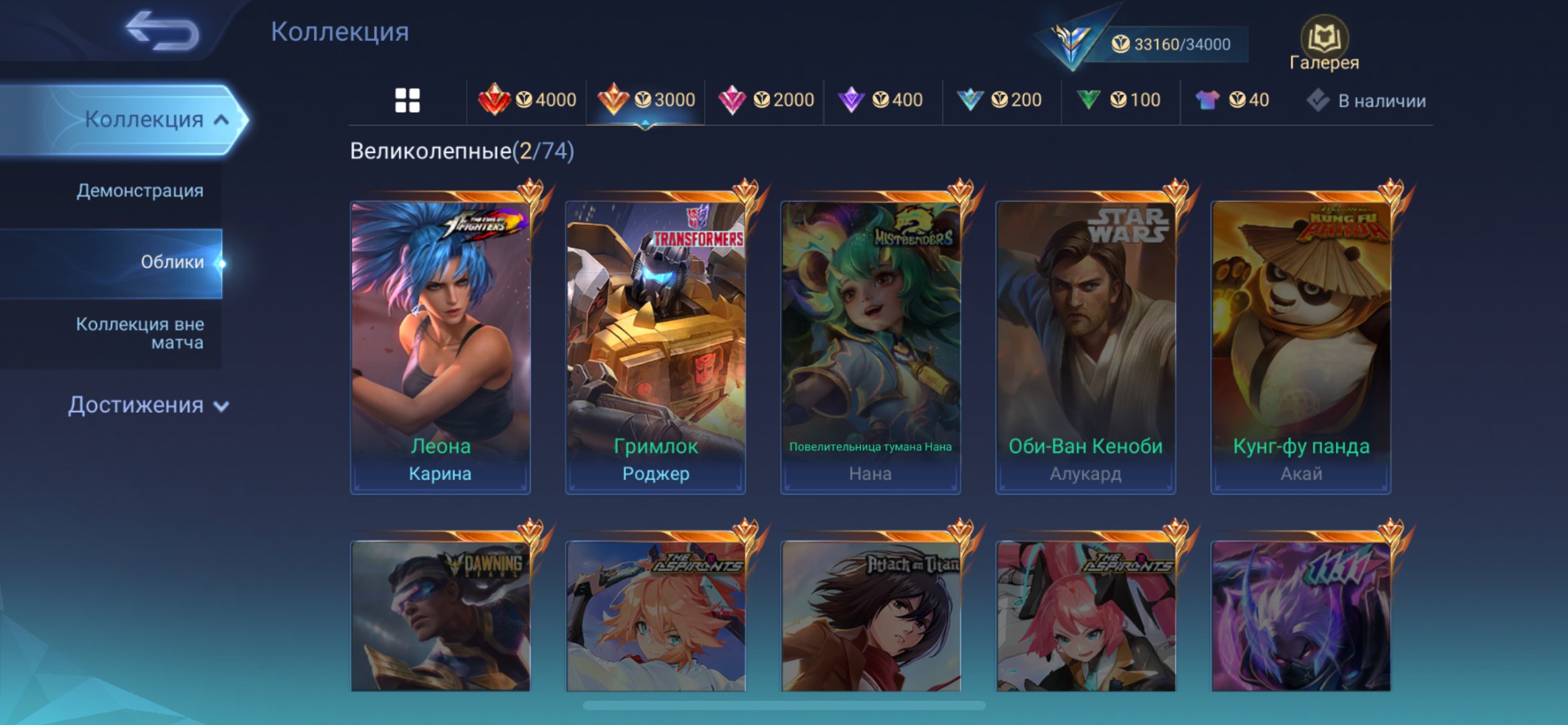View the Оби-Ван Кеноби Алукард skin
The image size is (1568, 725).
(1085, 347)
